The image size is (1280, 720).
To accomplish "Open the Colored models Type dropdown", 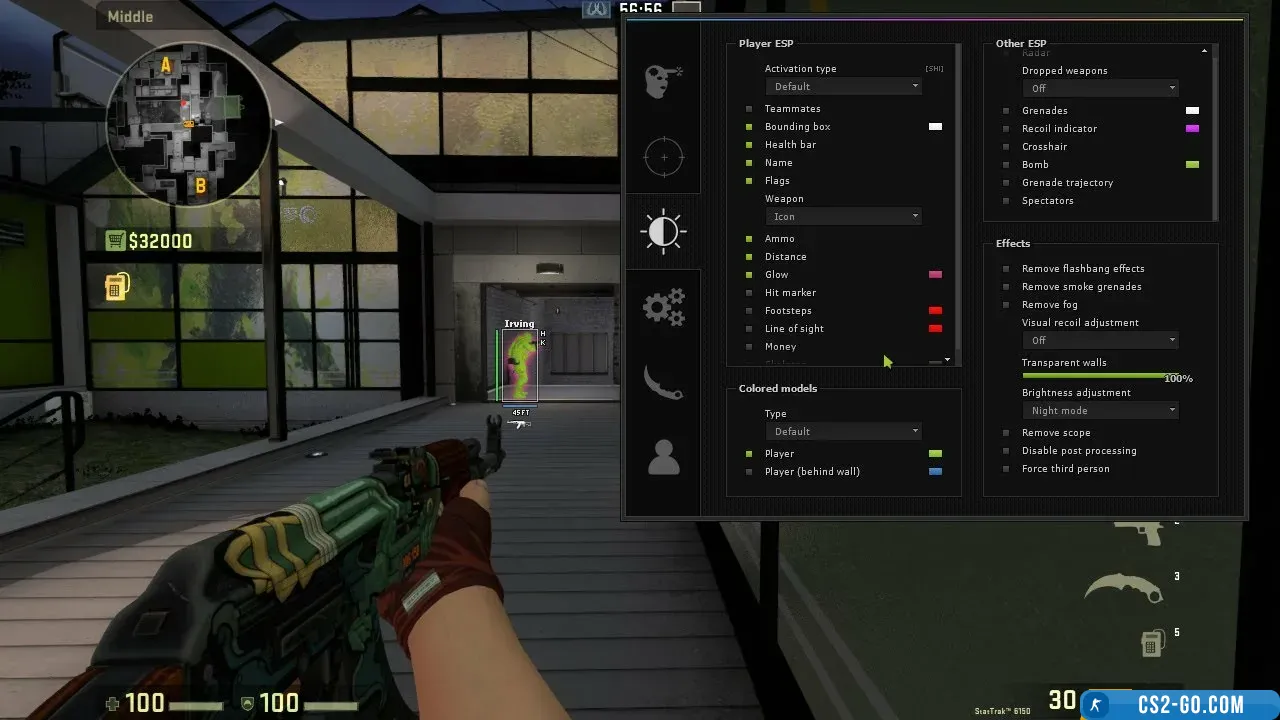I will (x=845, y=432).
